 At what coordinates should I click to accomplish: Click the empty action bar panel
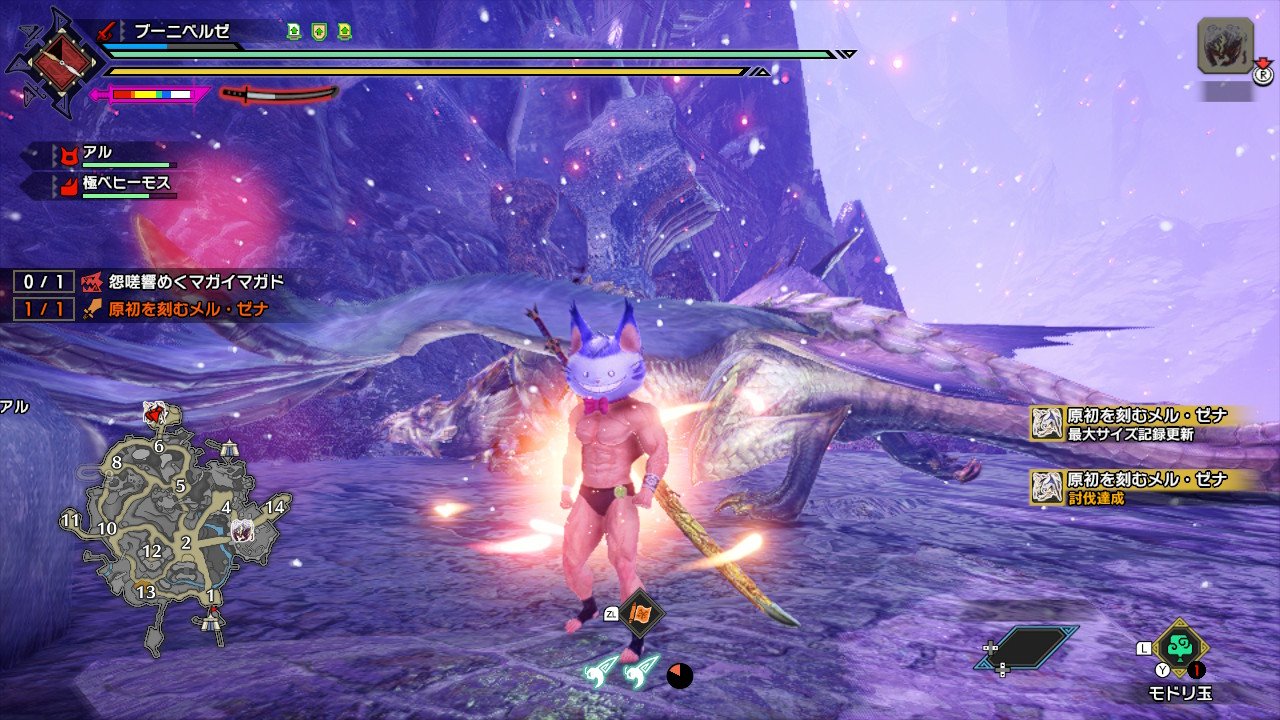pyautogui.click(x=1027, y=647)
